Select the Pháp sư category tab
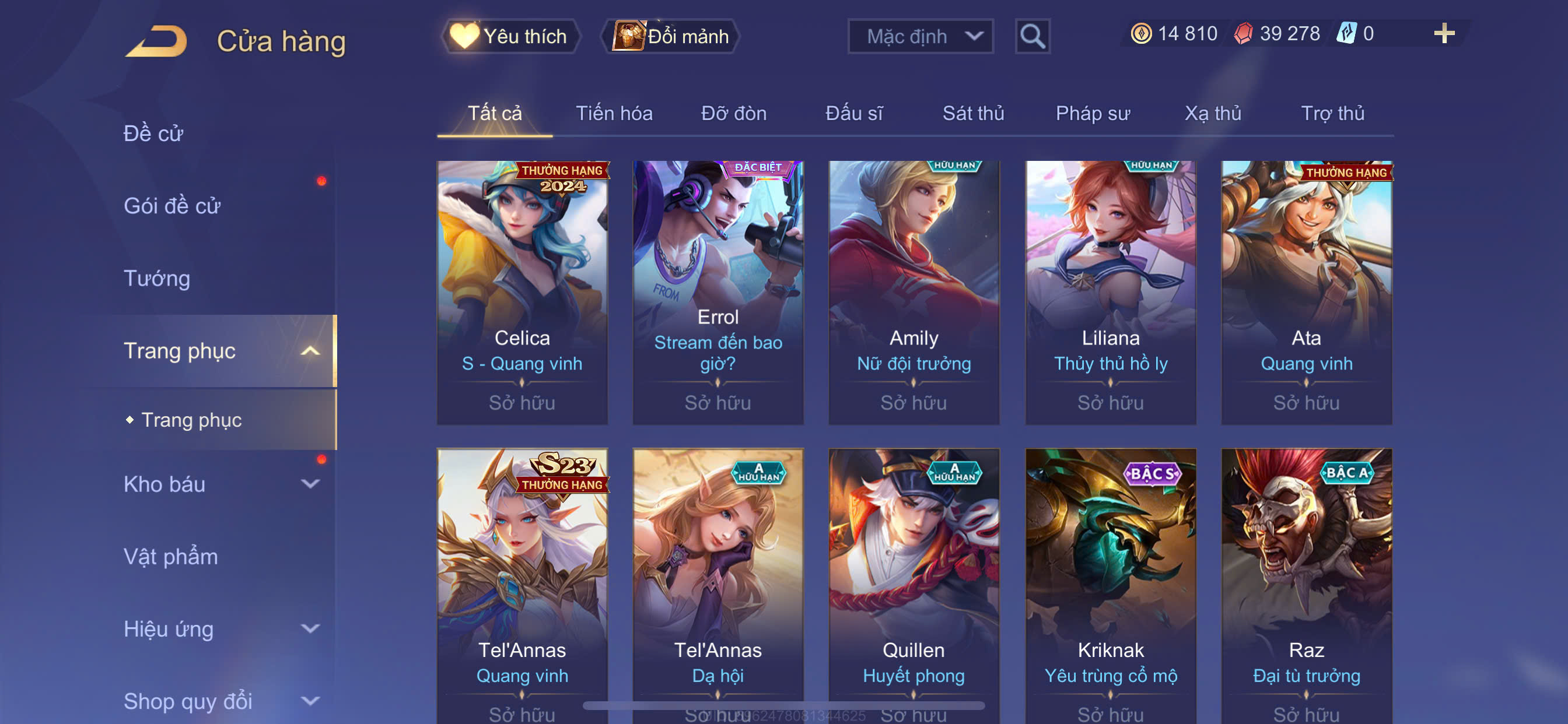The image size is (1568, 724). 1093,114
